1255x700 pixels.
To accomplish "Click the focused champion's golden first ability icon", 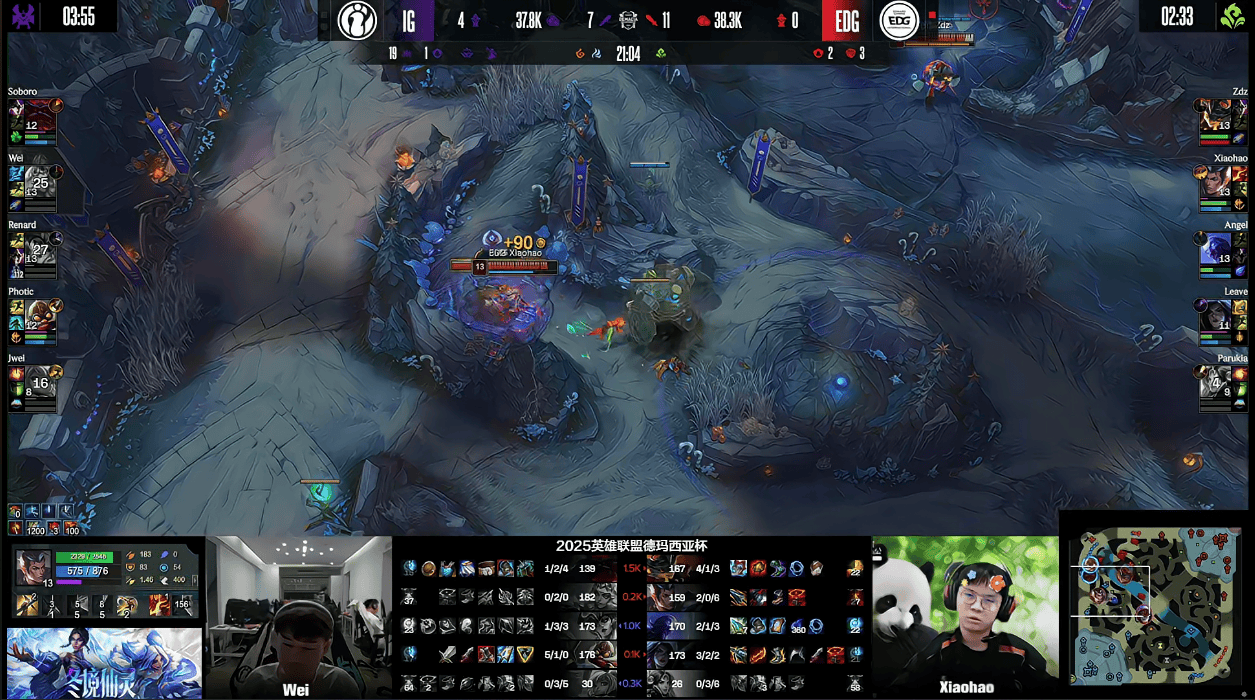I will (27, 604).
